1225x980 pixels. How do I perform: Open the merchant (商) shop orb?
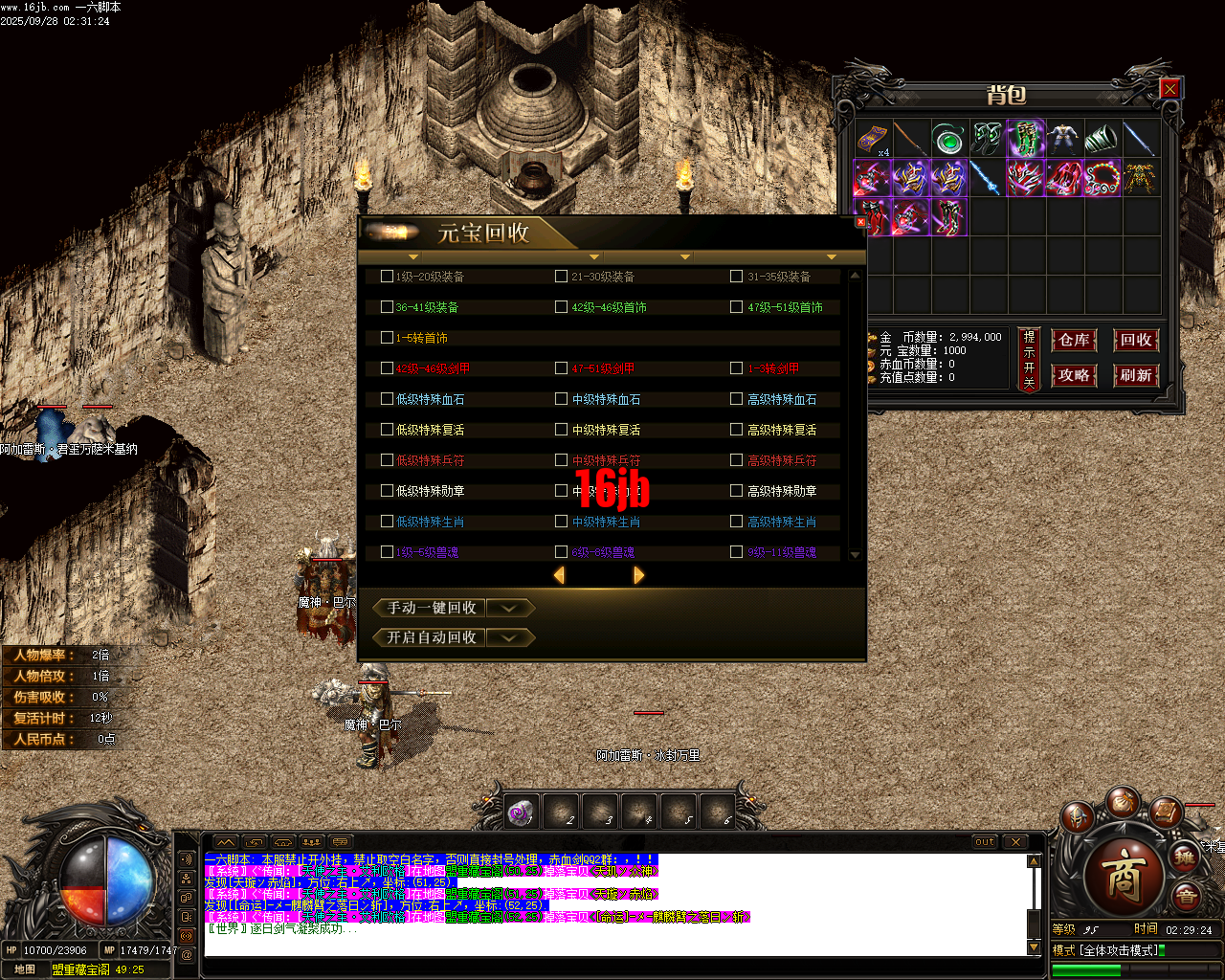pyautogui.click(x=1125, y=875)
